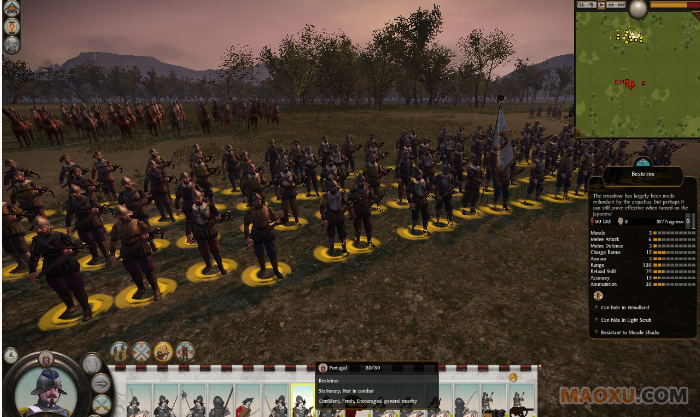This screenshot has width=700, height=417.
Task: Activate the crossed swords melee ability icon
Action: pyautogui.click(x=141, y=351)
